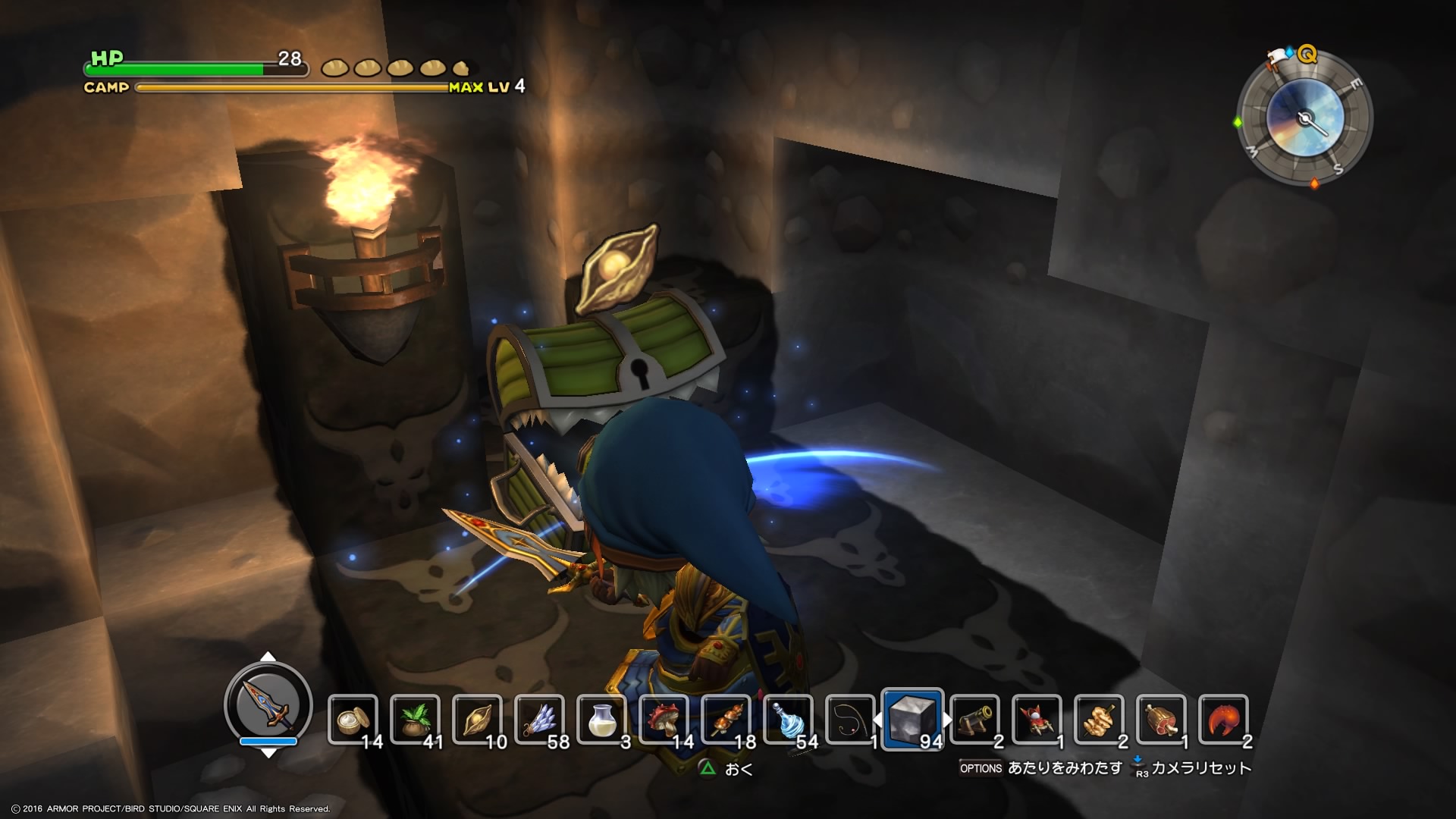Select the mushroom skewer slot

tap(726, 720)
